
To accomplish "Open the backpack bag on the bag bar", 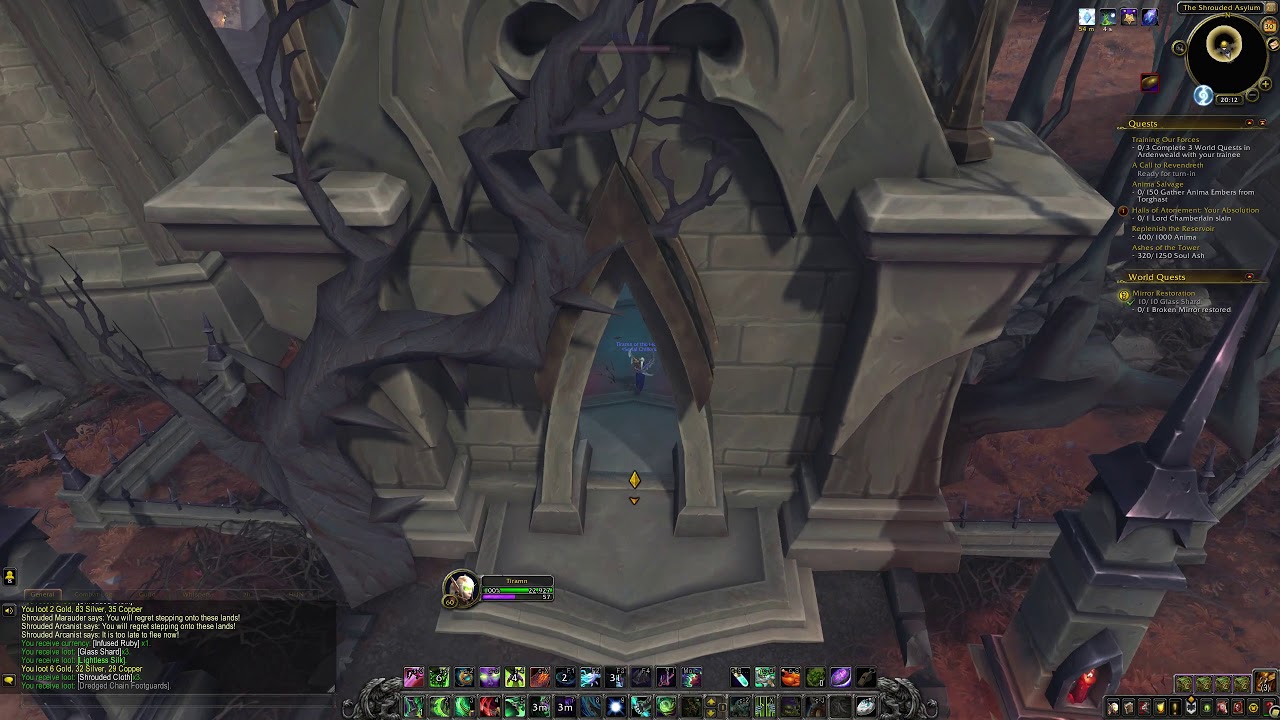I will point(1263,681).
